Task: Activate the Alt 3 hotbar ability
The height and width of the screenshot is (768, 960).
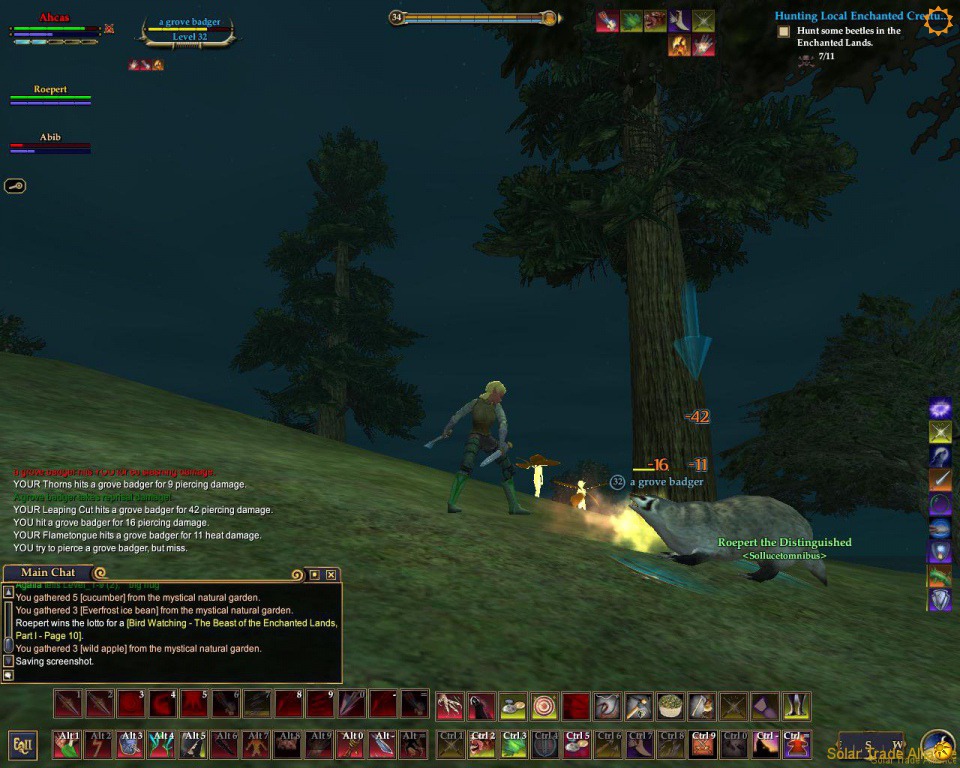Action: pos(131,745)
